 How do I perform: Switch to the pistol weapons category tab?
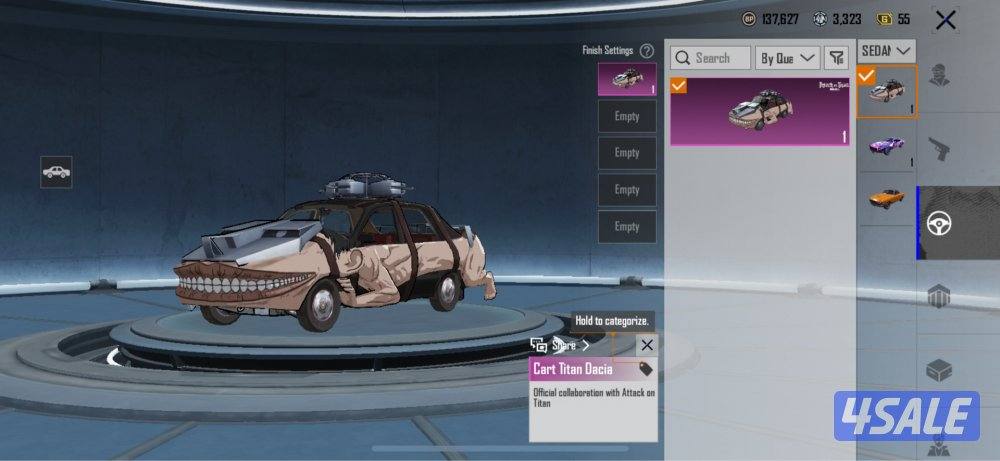pyautogui.click(x=939, y=151)
